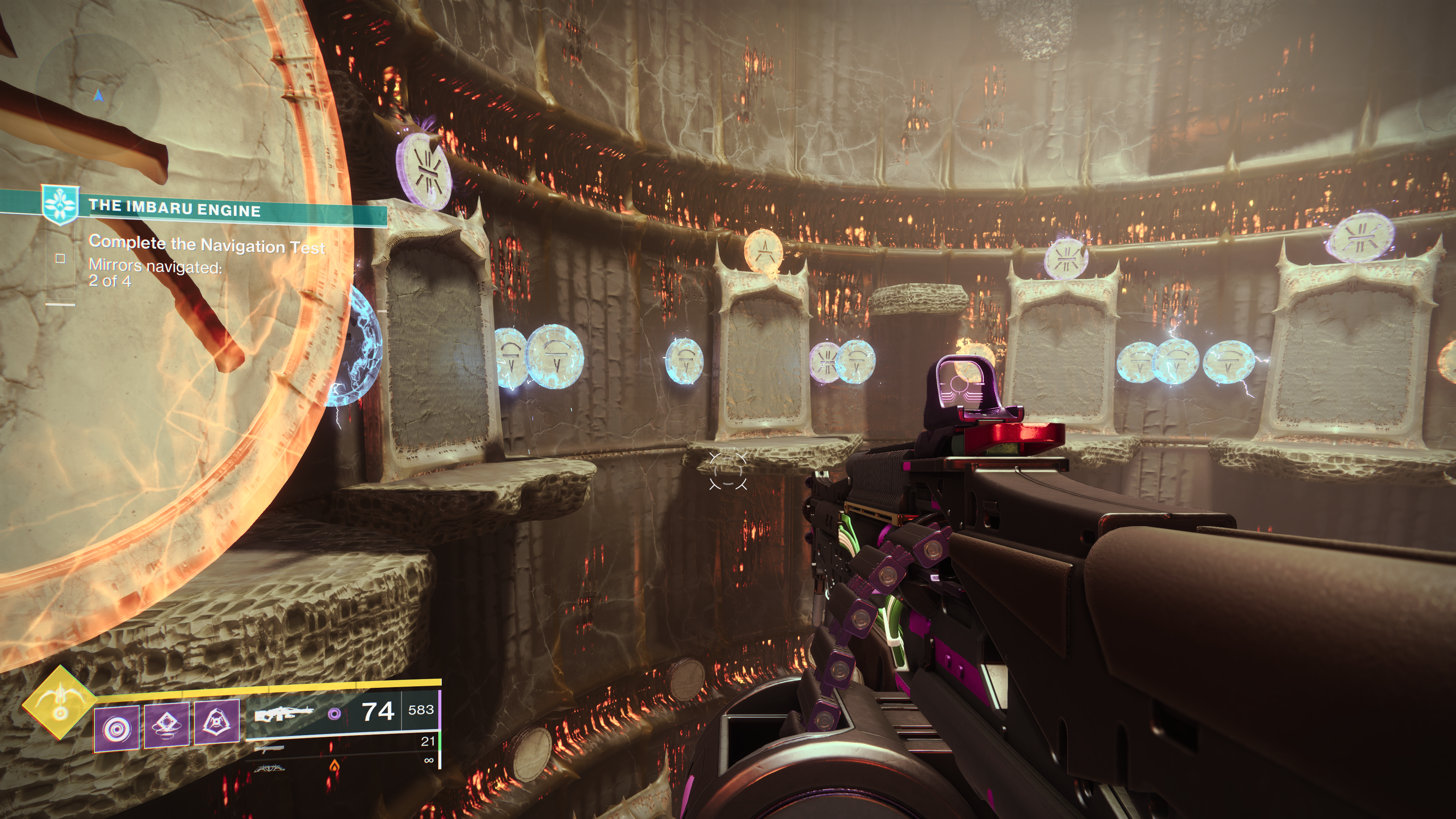Use the vortex grenade ability icon

[x=116, y=729]
